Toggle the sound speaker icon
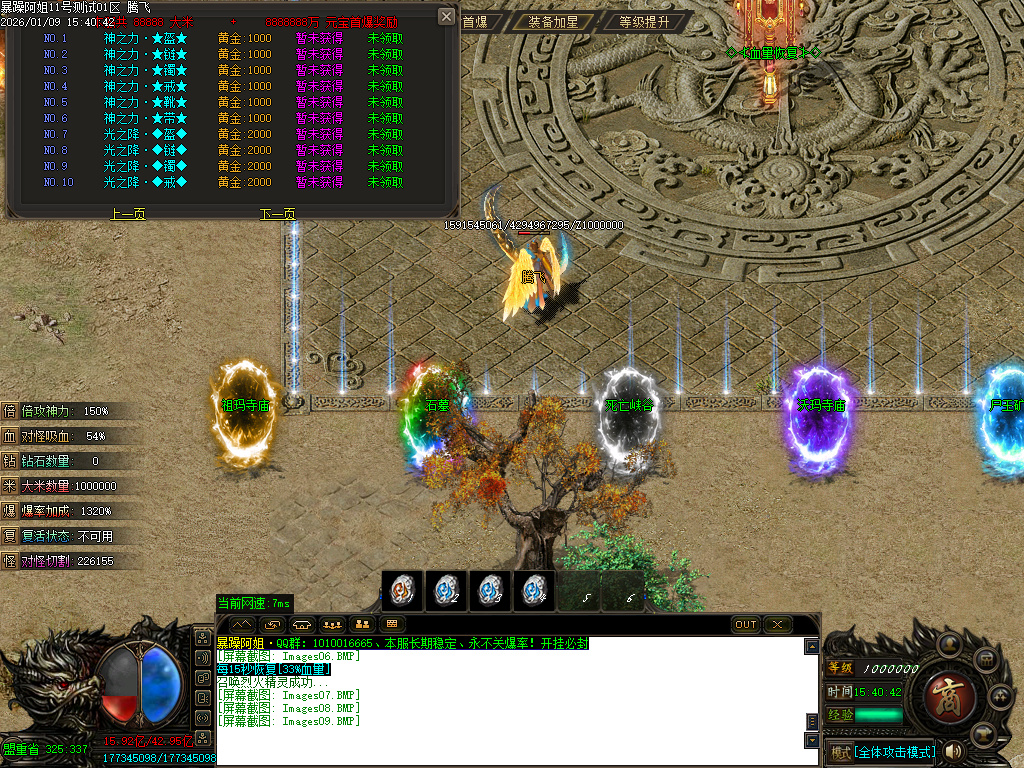Screen dimensions: 1024x768 (953, 751)
